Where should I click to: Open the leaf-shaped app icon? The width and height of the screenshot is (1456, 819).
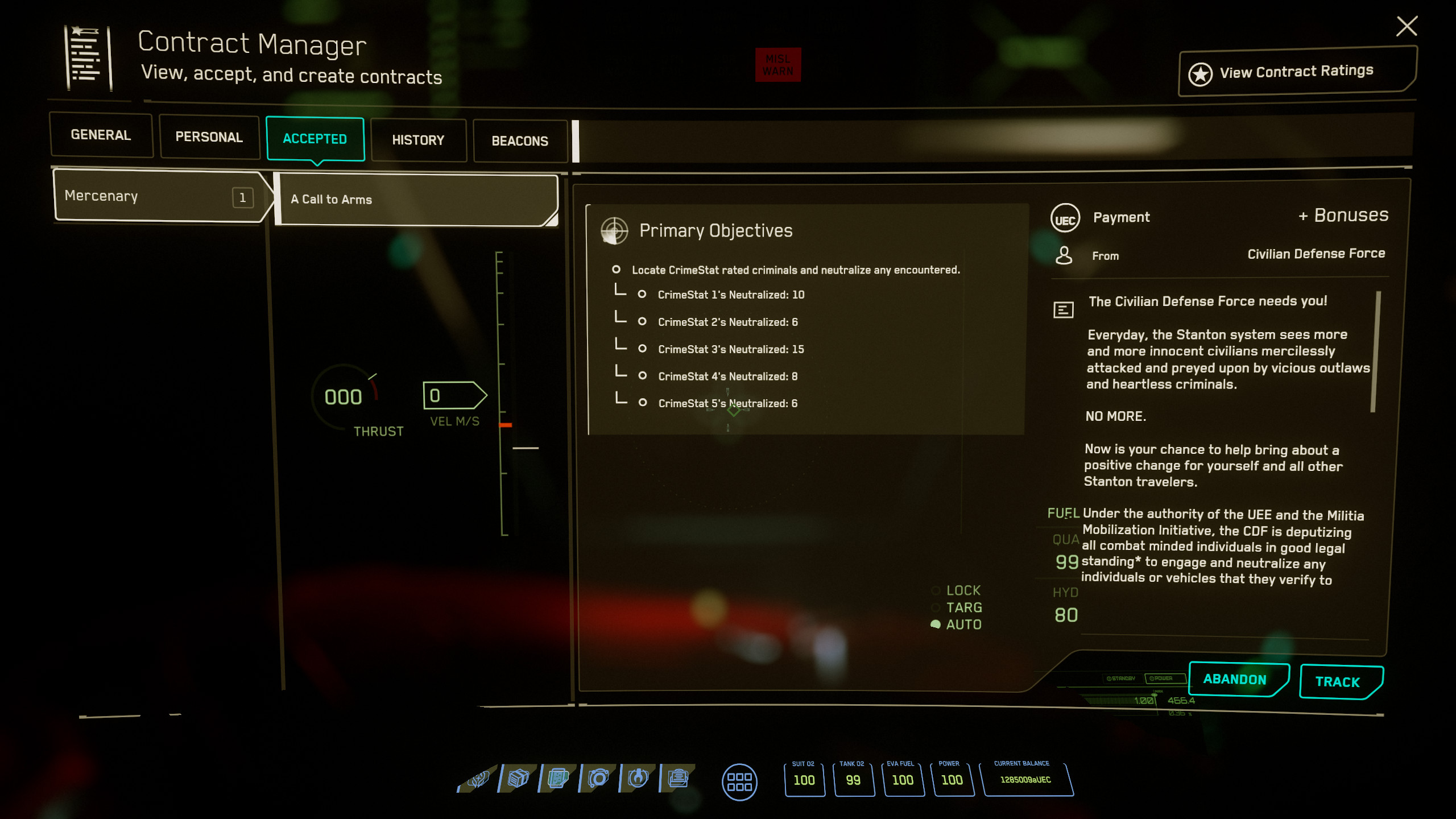tap(478, 778)
